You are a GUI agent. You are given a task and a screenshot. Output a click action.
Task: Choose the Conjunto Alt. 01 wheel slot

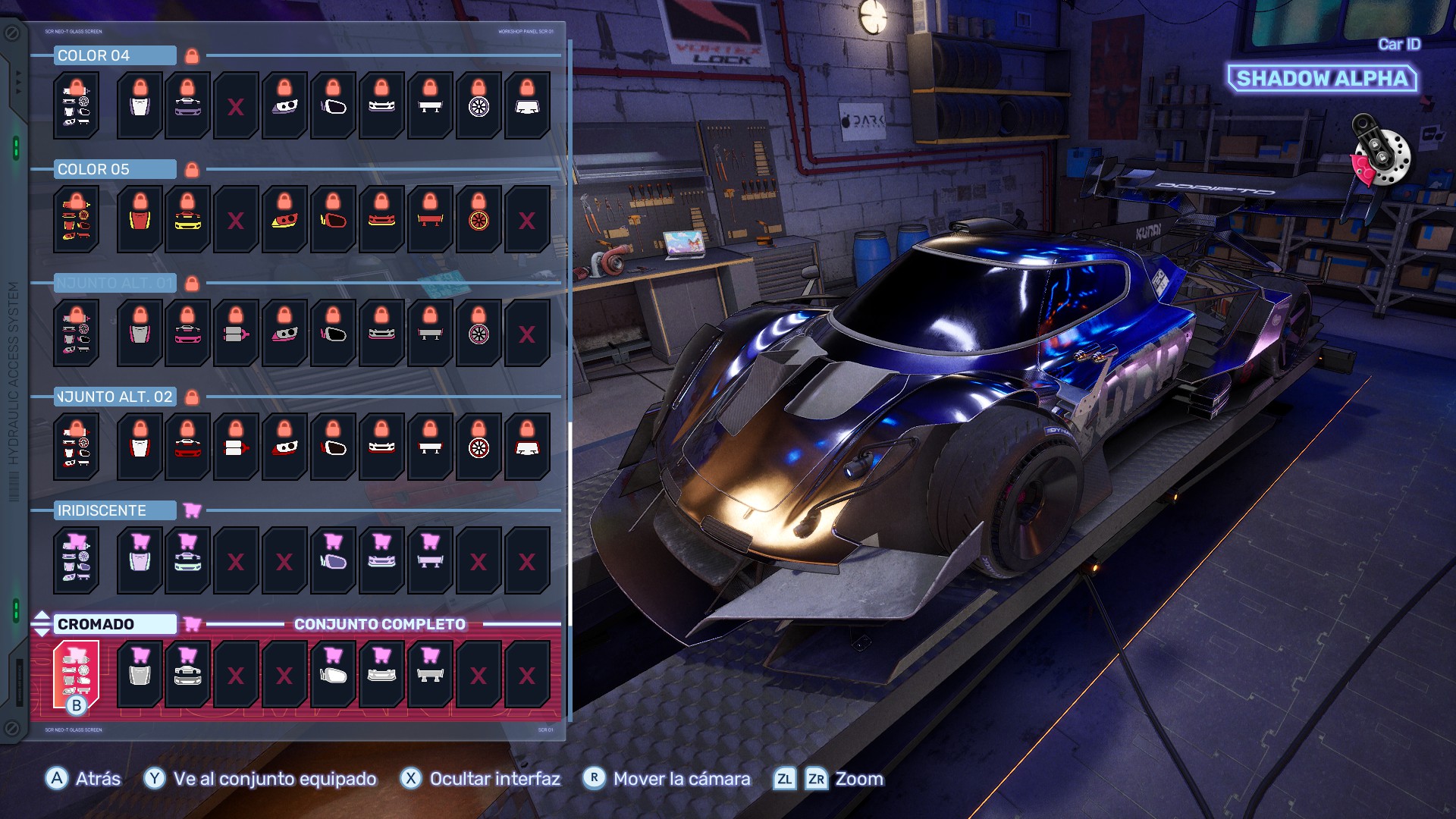(x=479, y=333)
